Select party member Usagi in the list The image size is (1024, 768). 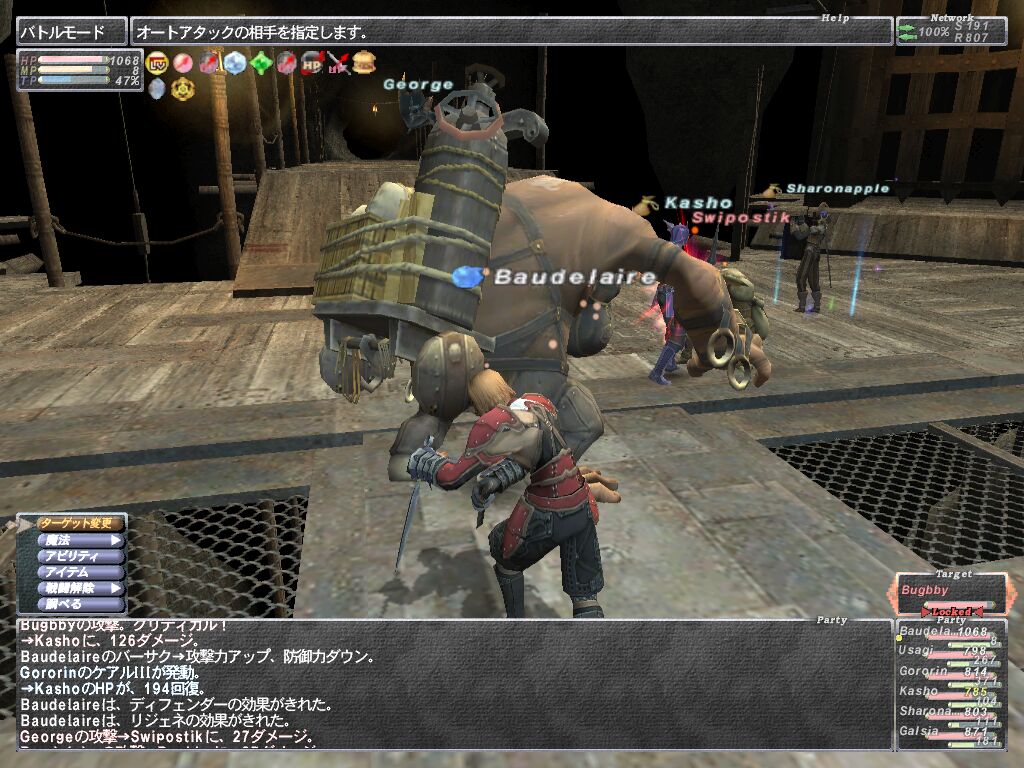tap(944, 652)
